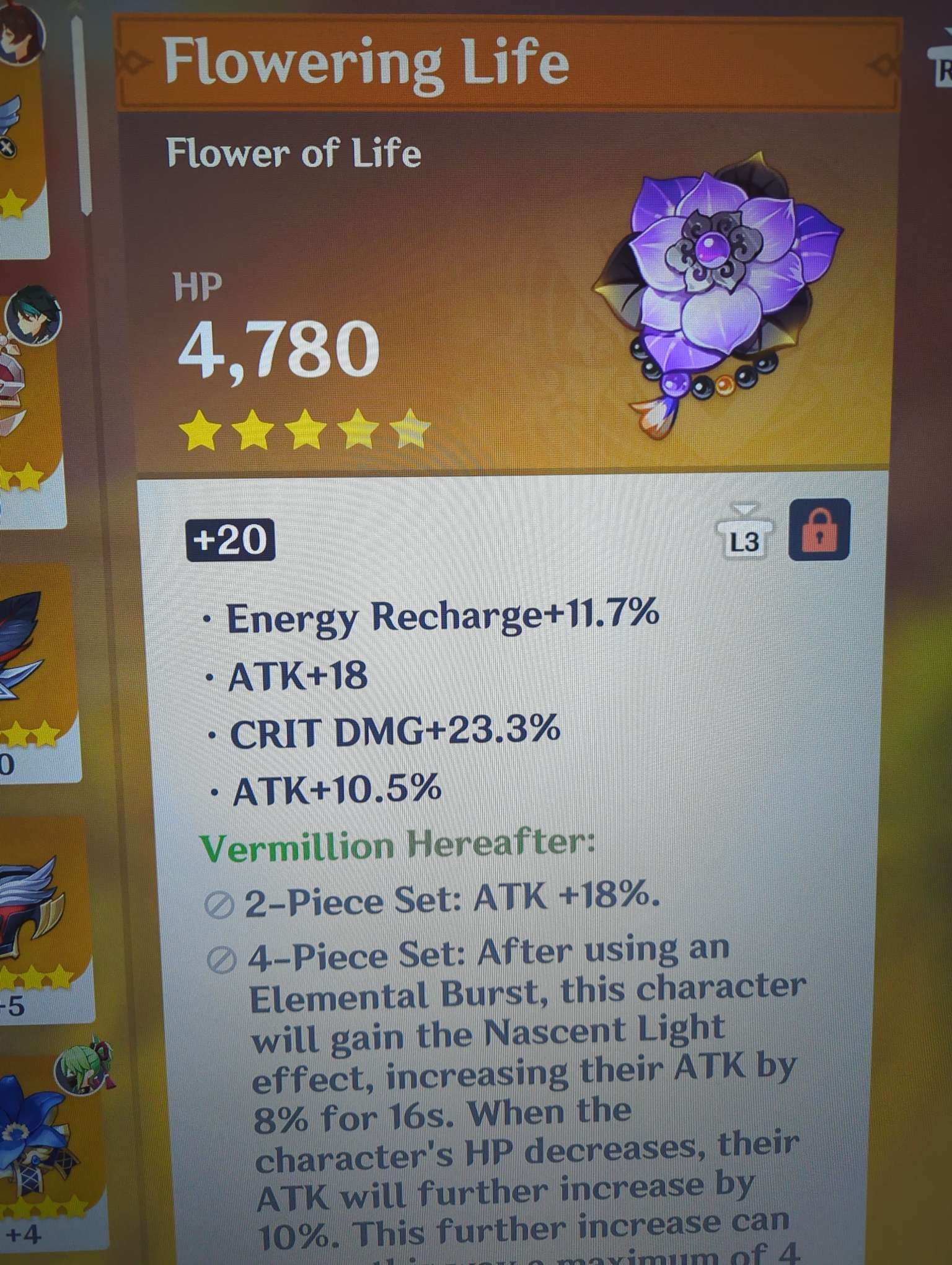Click the +20 enhancement level badge
The image size is (952, 1265).
[229, 539]
